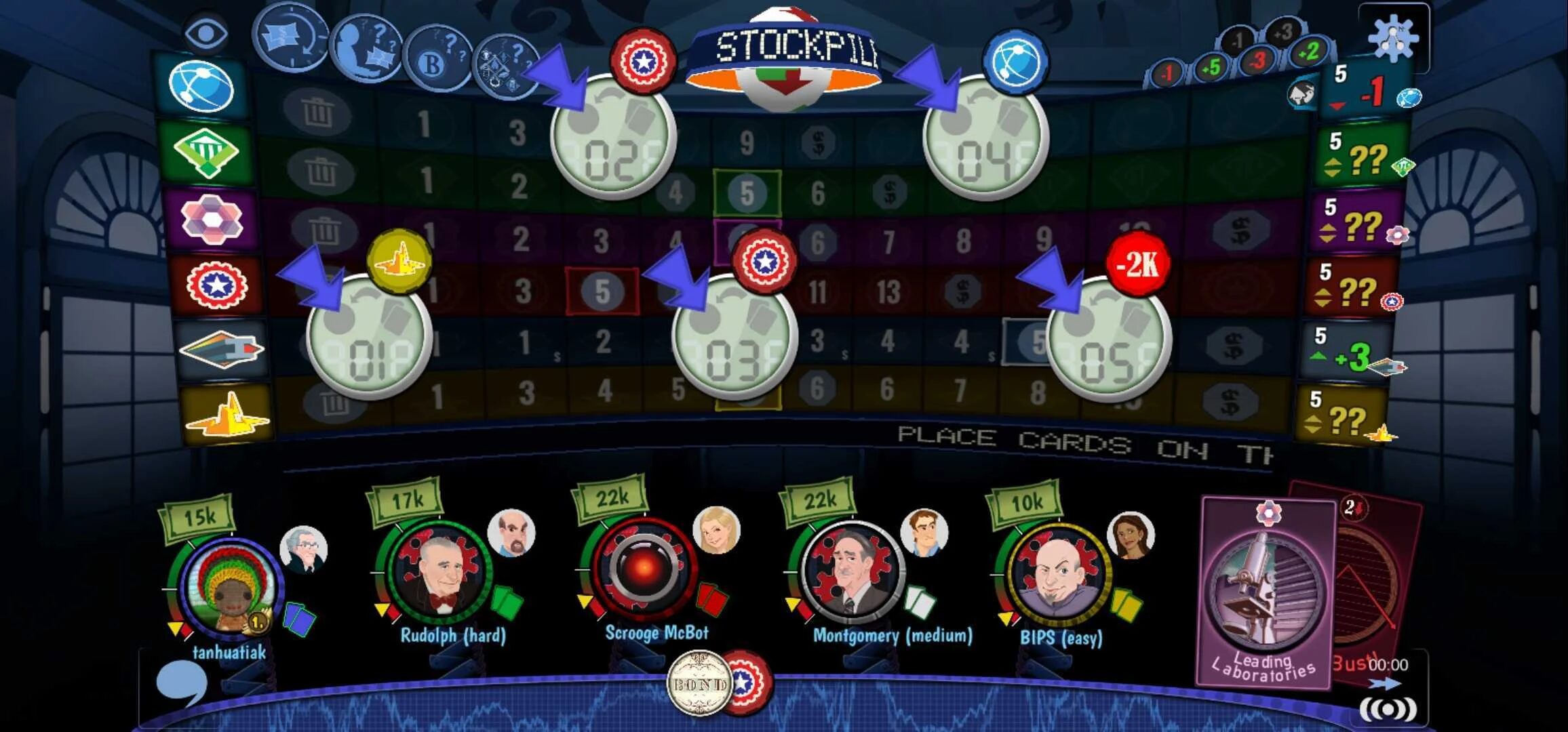The height and width of the screenshot is (732, 1568).
Task: Open the gear settings menu
Action: point(1393,38)
